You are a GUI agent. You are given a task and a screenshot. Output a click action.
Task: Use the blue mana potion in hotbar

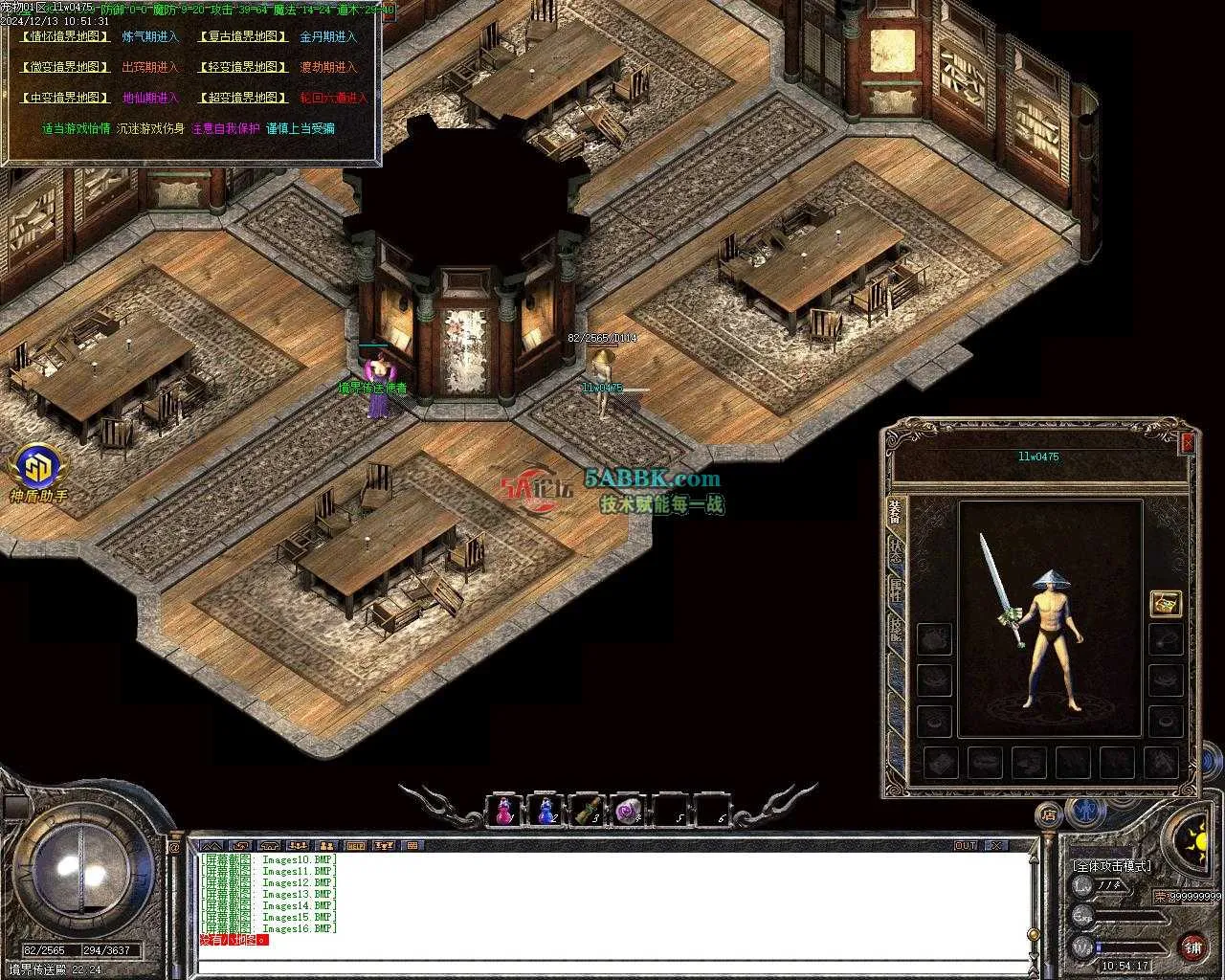coord(546,811)
